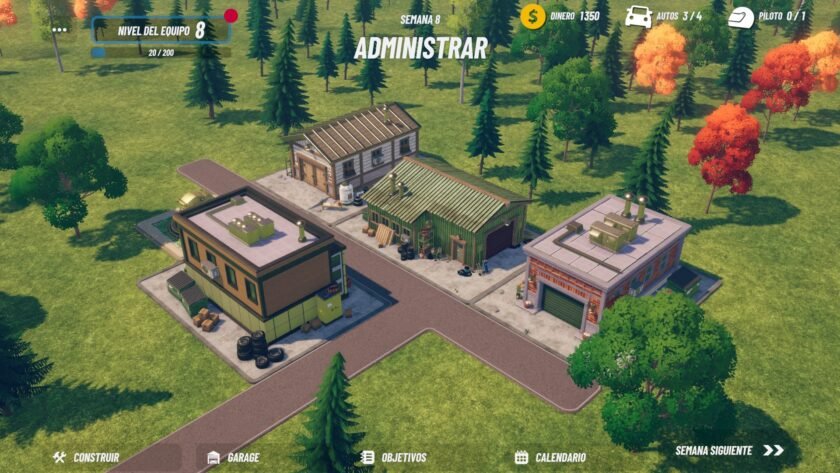Click the Piloto helmet icon
This screenshot has width=840, height=473.
pyautogui.click(x=741, y=16)
